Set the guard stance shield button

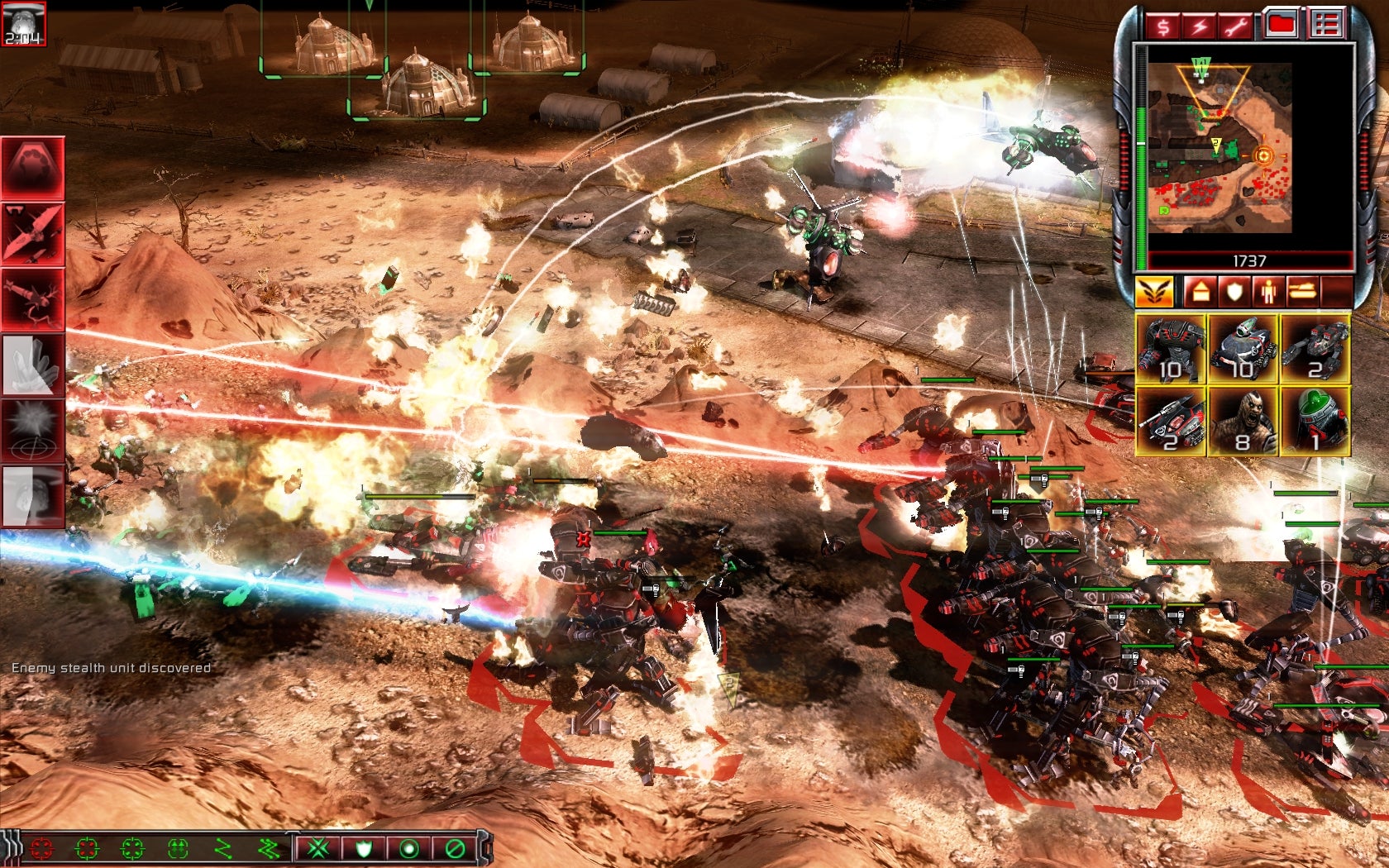tap(364, 848)
